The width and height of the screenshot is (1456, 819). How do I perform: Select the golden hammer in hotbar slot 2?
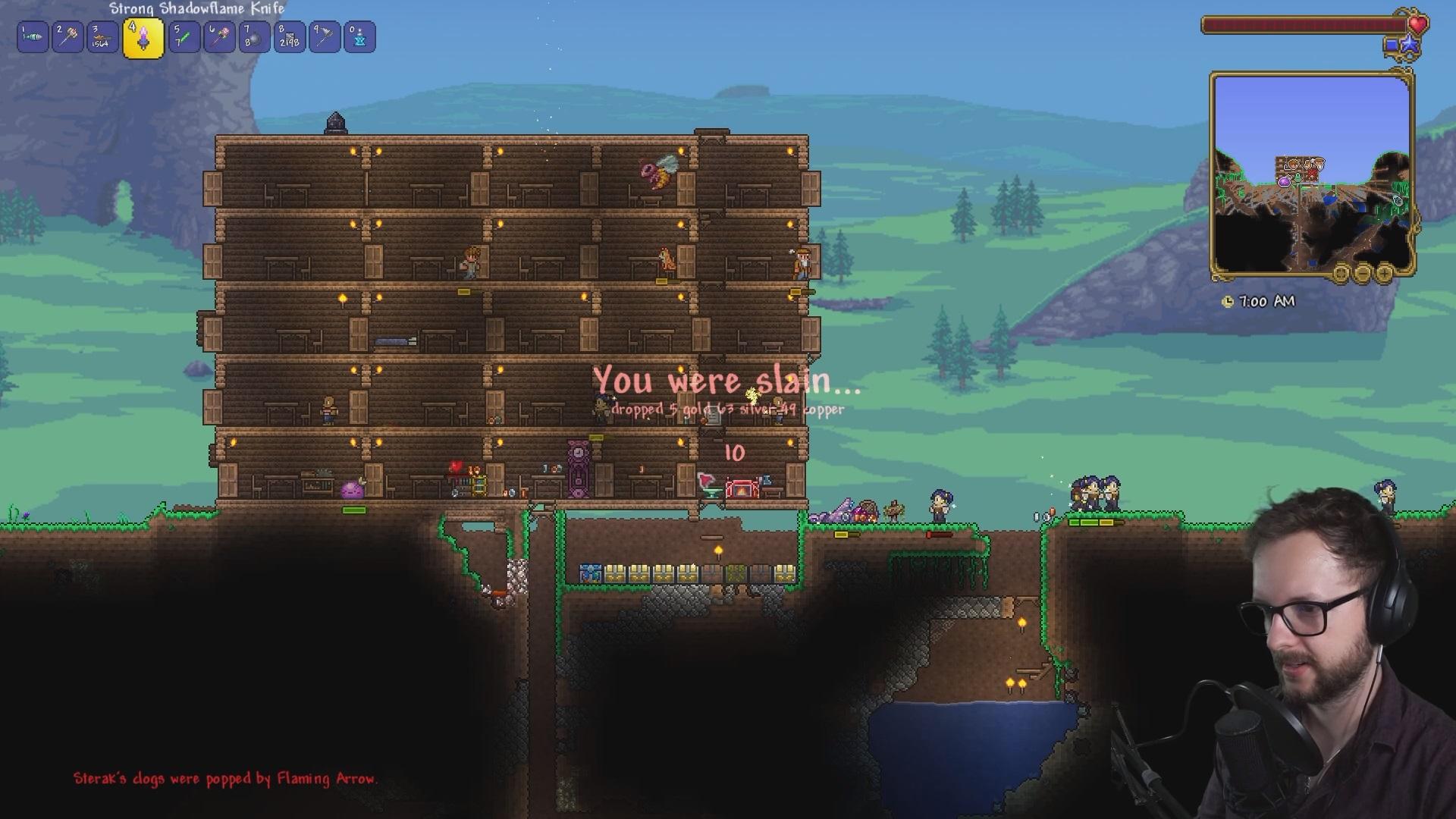pyautogui.click(x=67, y=37)
